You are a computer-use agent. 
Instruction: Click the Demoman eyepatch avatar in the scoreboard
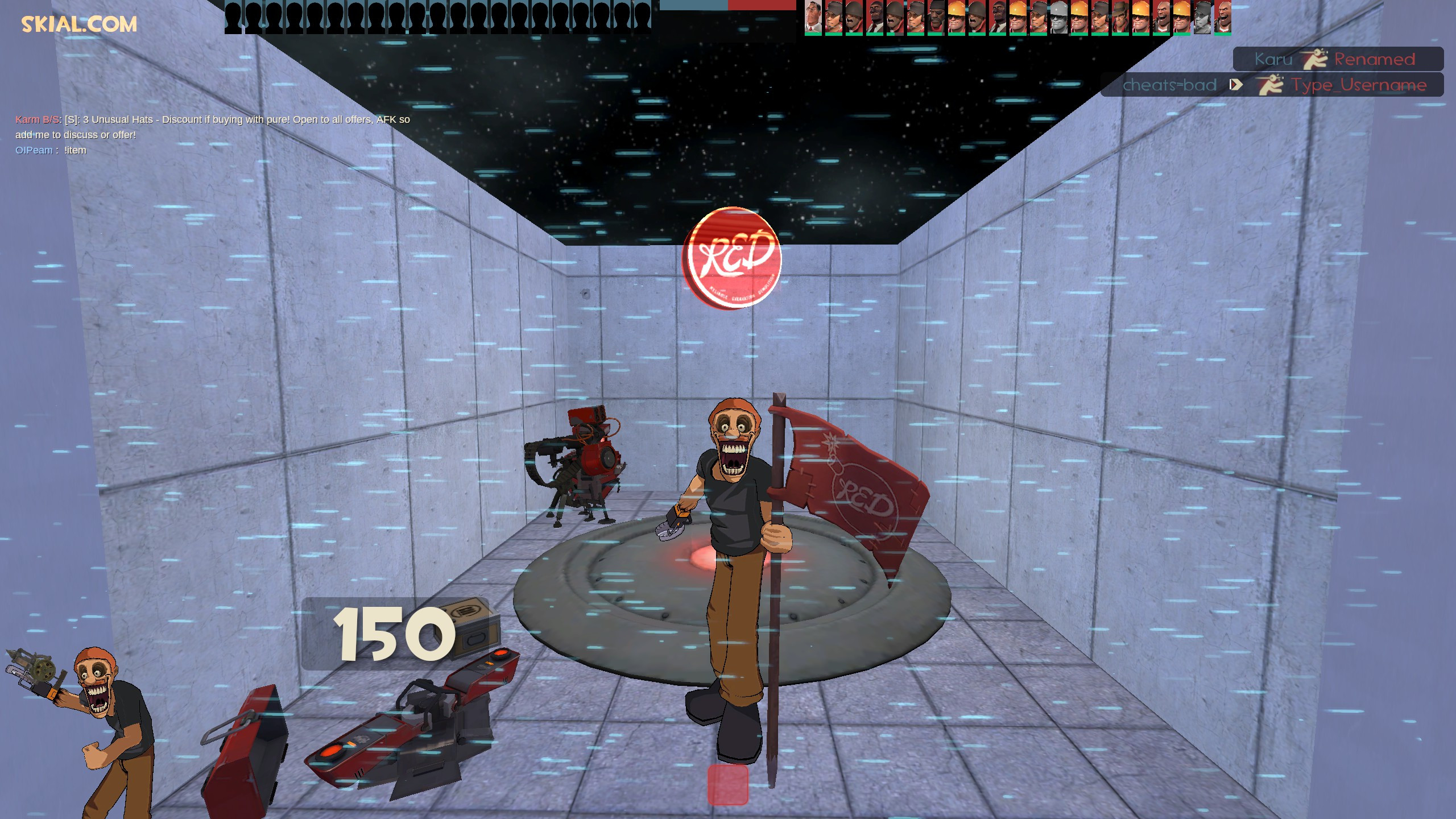936,16
